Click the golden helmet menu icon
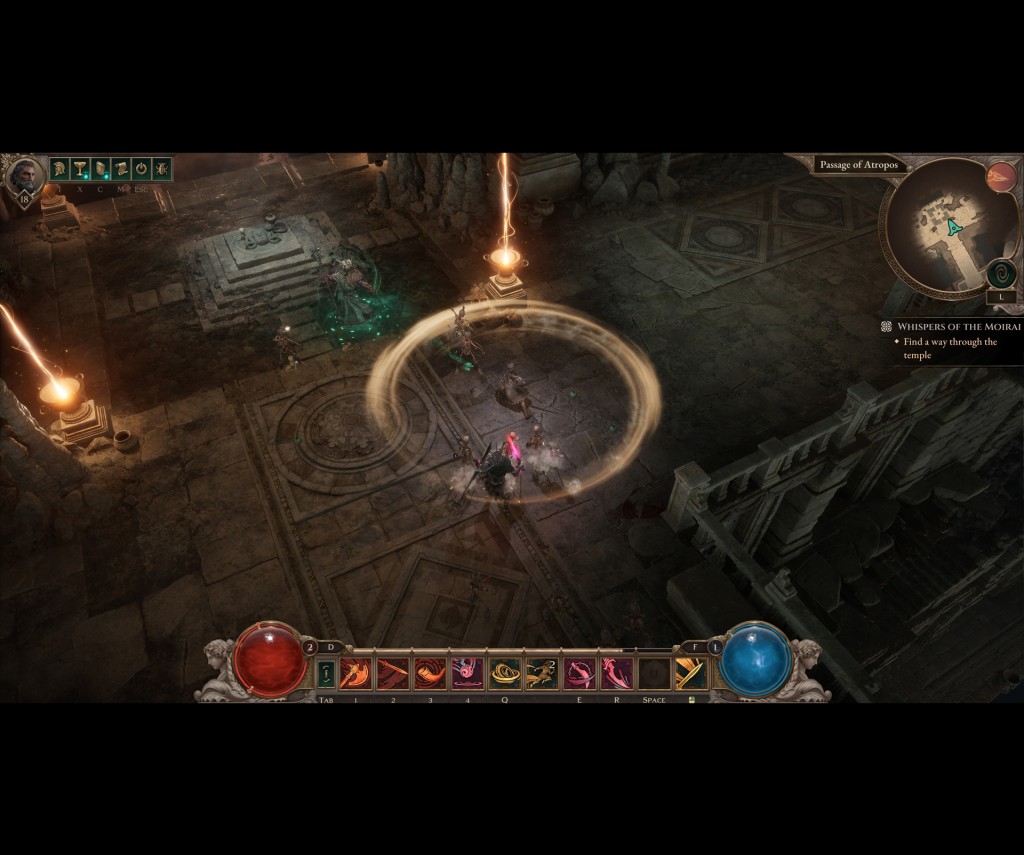1024x855 pixels. point(60,169)
